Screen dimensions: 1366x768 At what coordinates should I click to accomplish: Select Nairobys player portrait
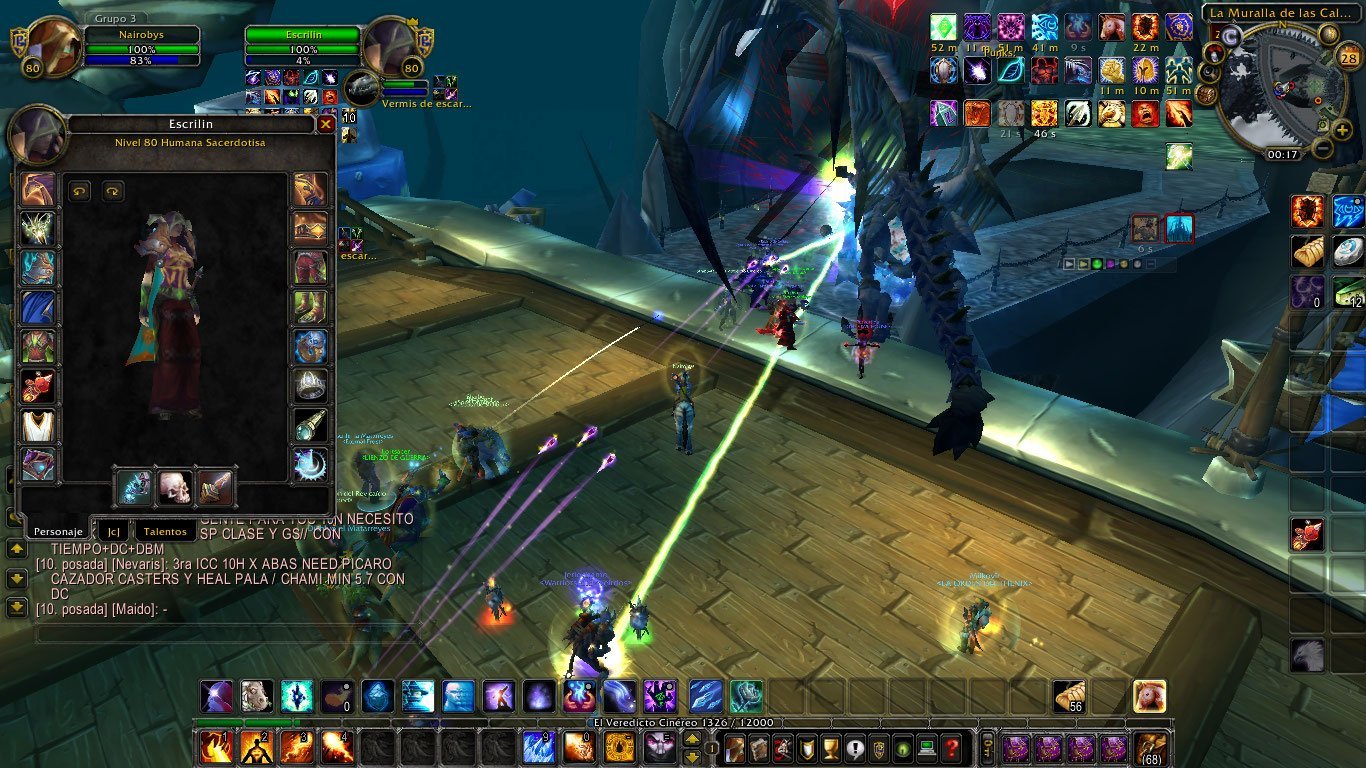pyautogui.click(x=46, y=48)
